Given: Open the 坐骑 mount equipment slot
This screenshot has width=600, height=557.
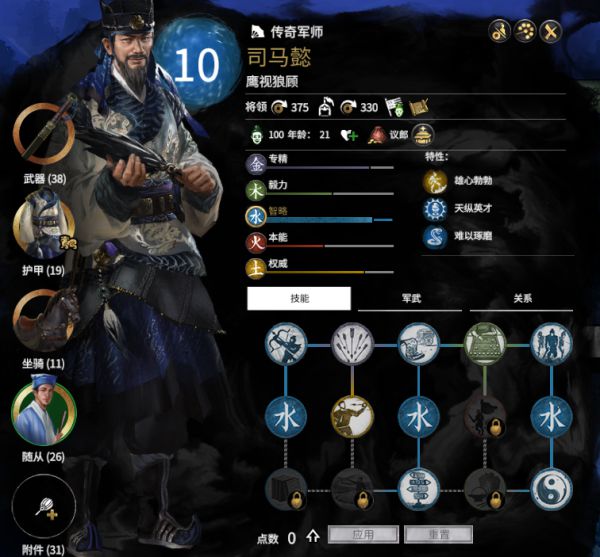Looking at the screenshot, I should tap(42, 319).
